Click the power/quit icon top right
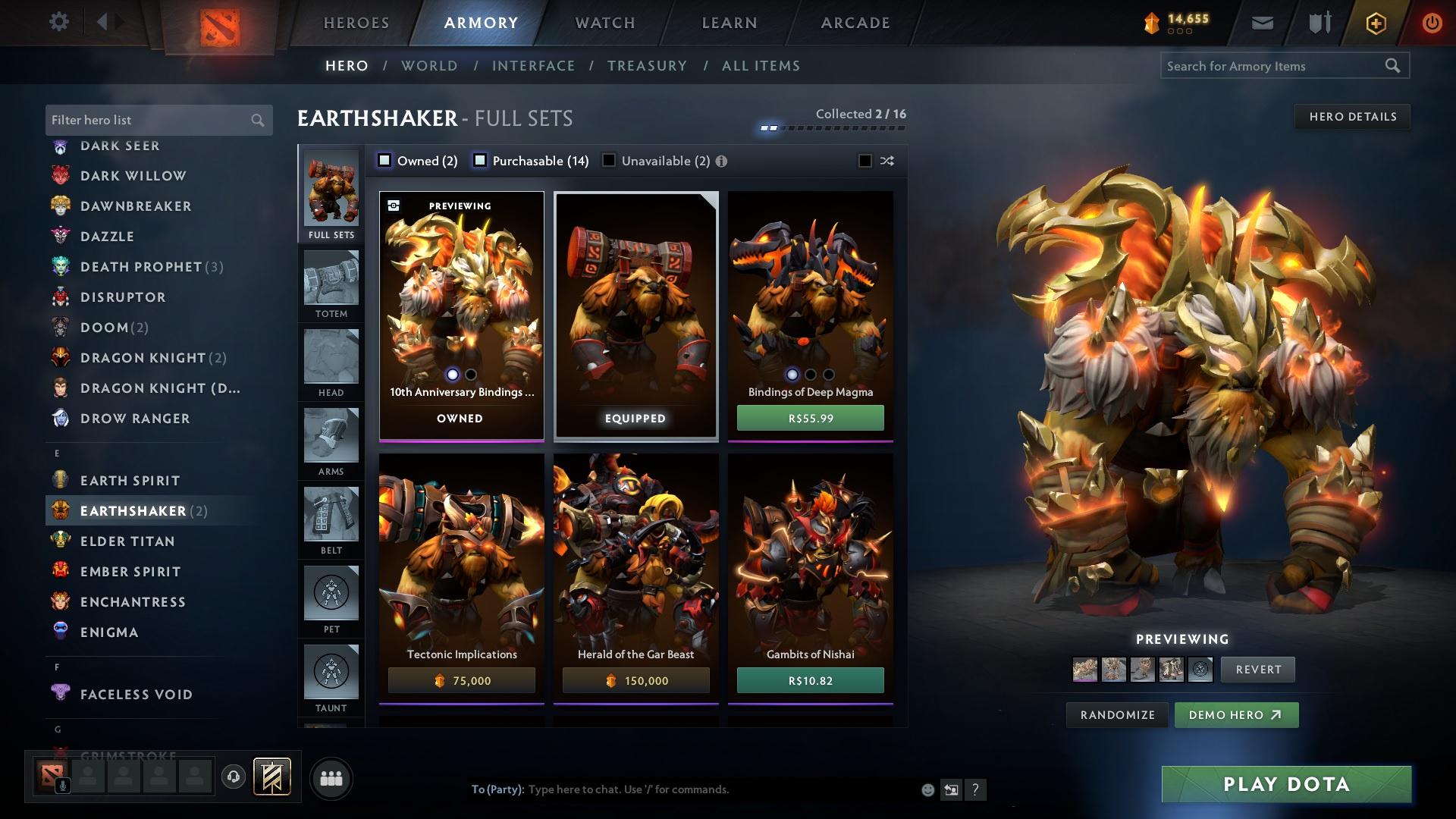 [x=1432, y=22]
